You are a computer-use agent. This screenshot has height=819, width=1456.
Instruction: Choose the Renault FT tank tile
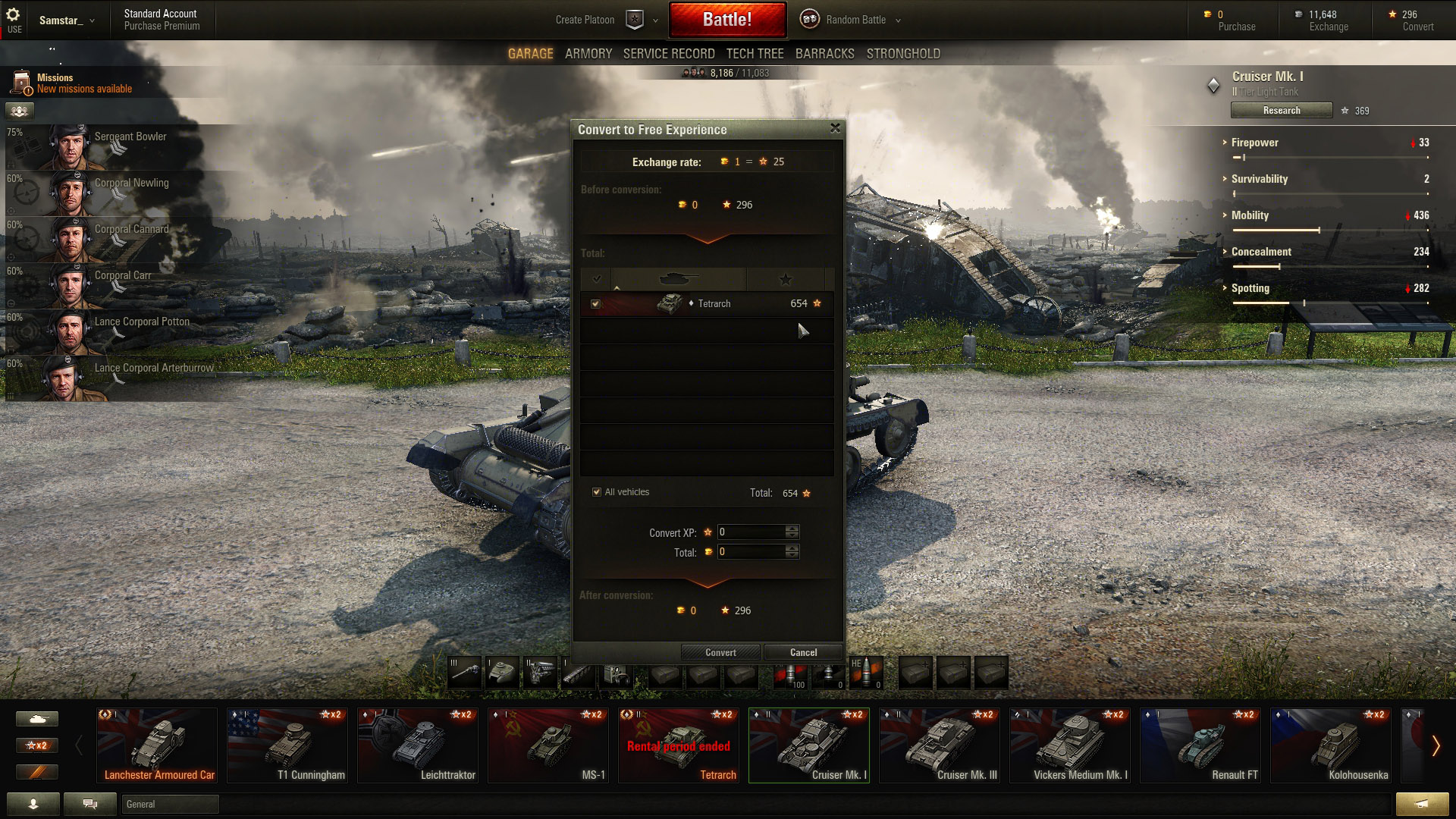(x=1200, y=745)
